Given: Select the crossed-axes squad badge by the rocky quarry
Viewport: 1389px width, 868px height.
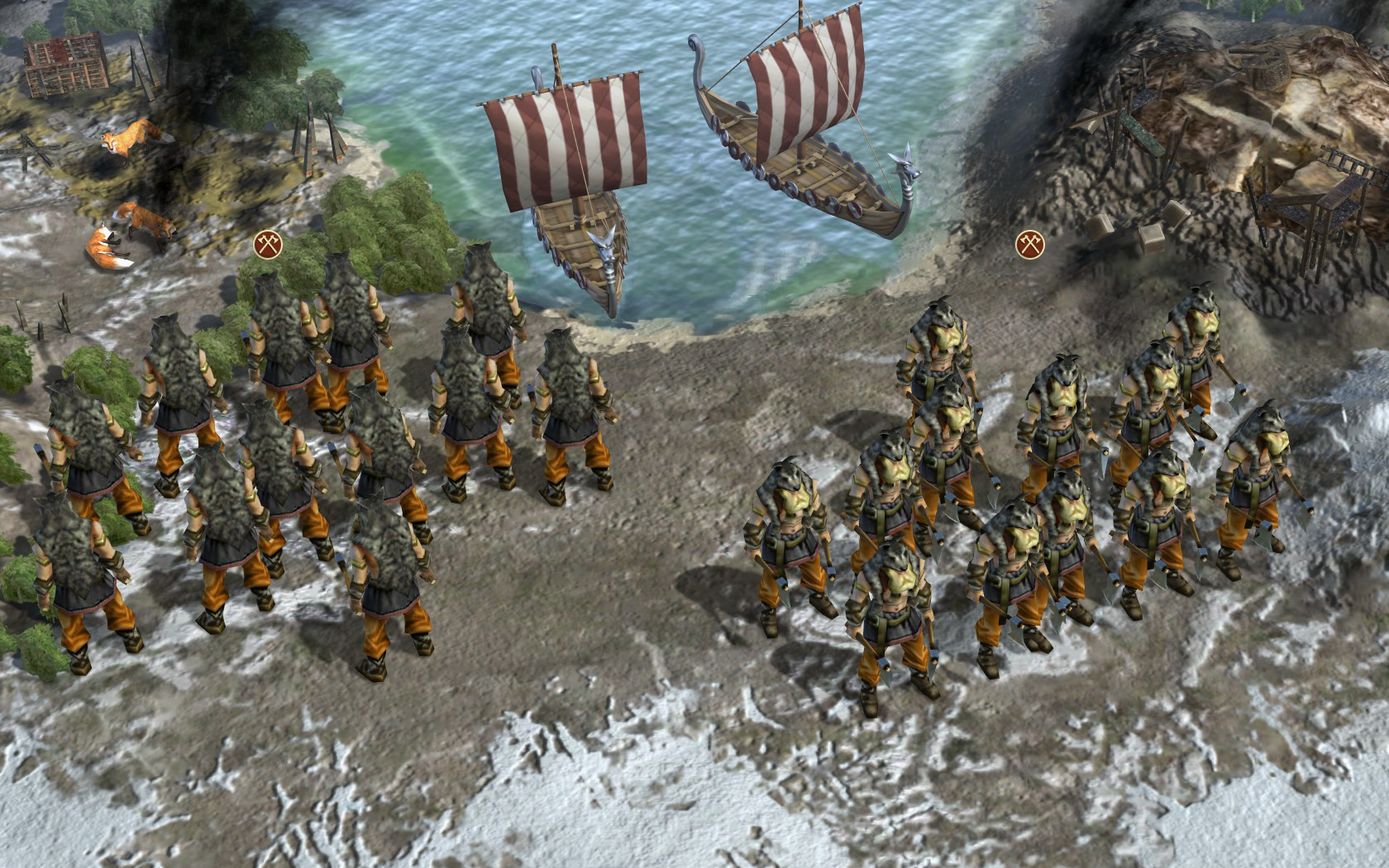Looking at the screenshot, I should tap(1029, 245).
